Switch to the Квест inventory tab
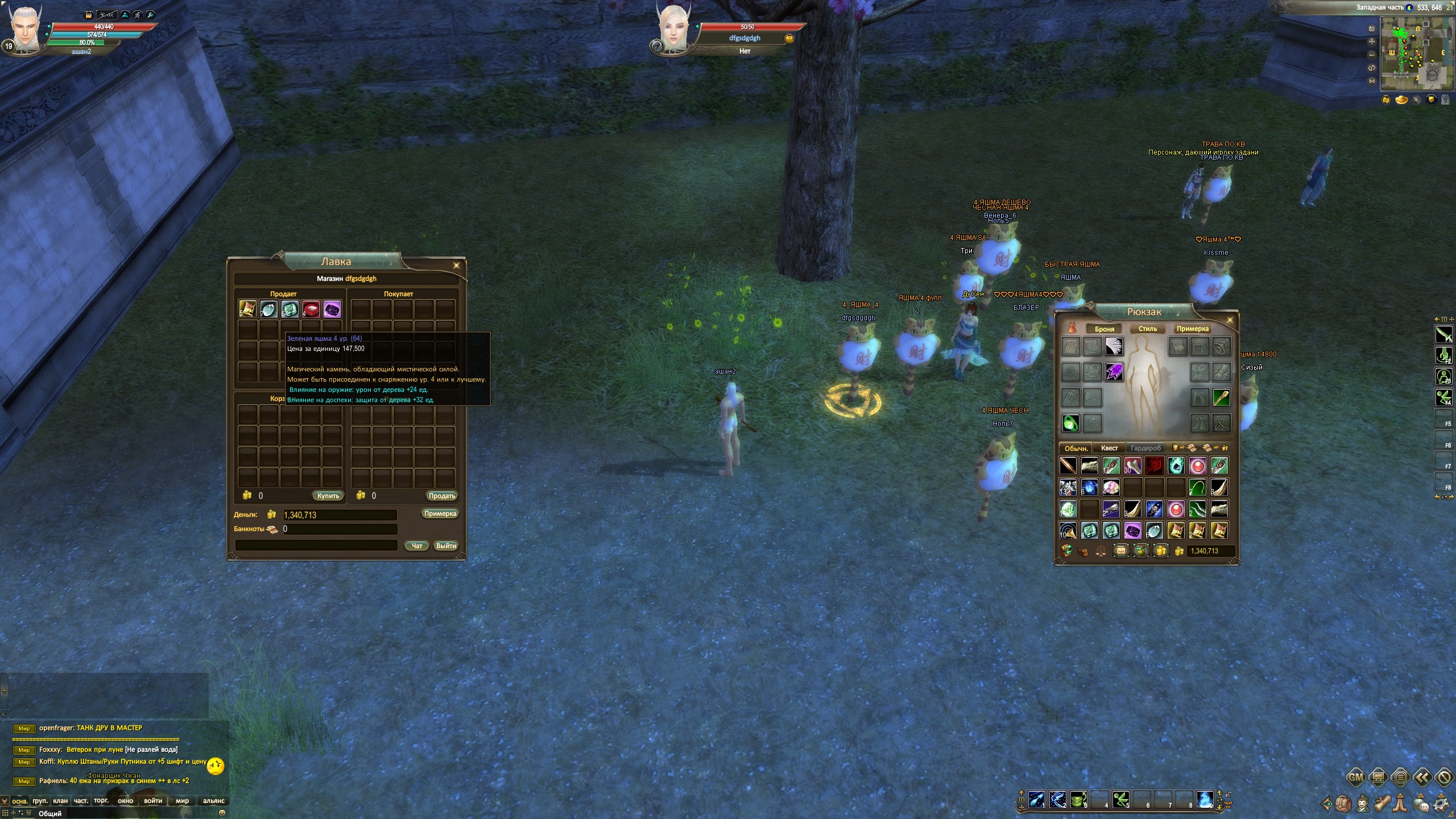Screen dimensions: 1456x819 1109,448
